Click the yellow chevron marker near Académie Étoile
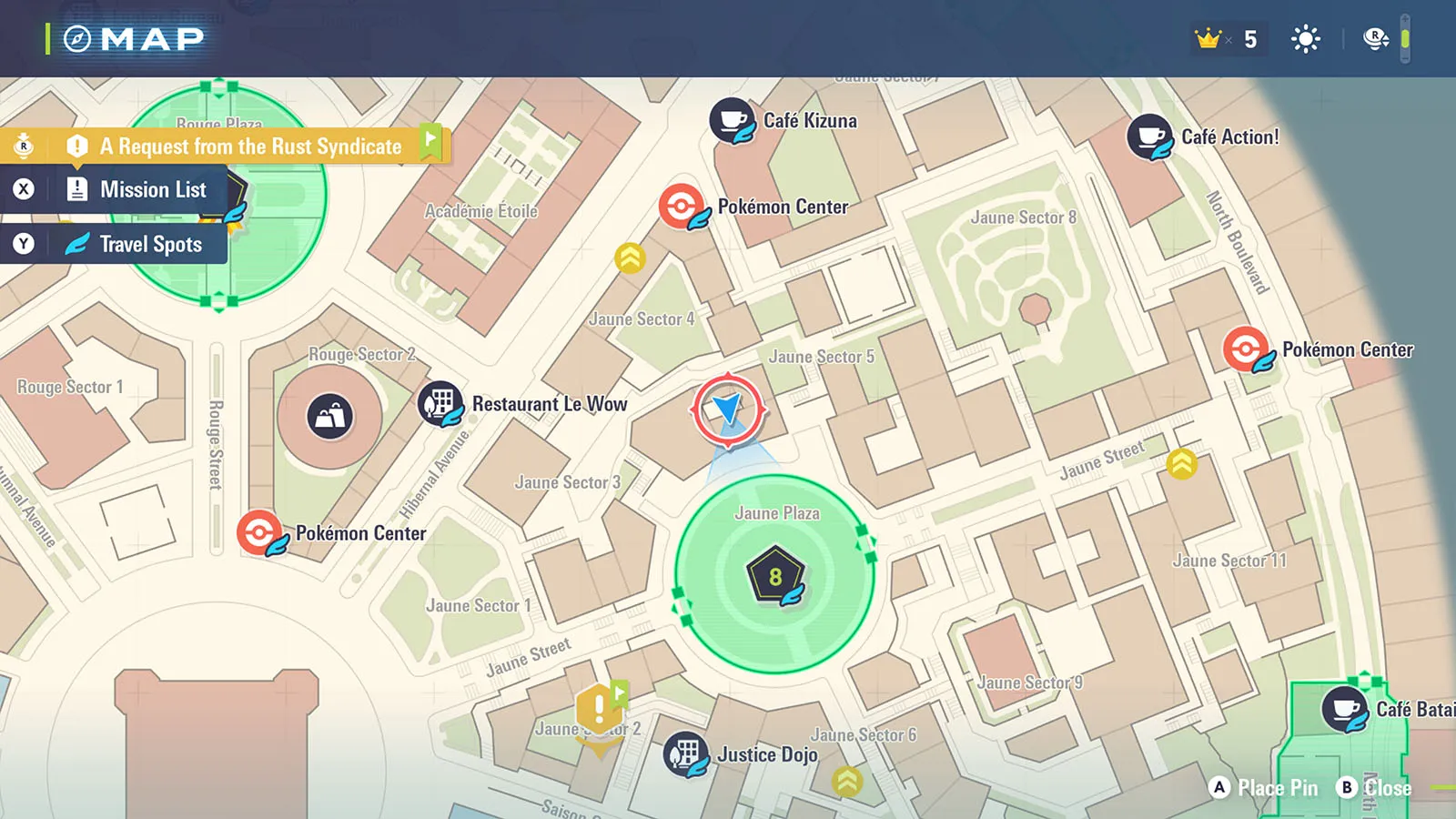 [630, 258]
